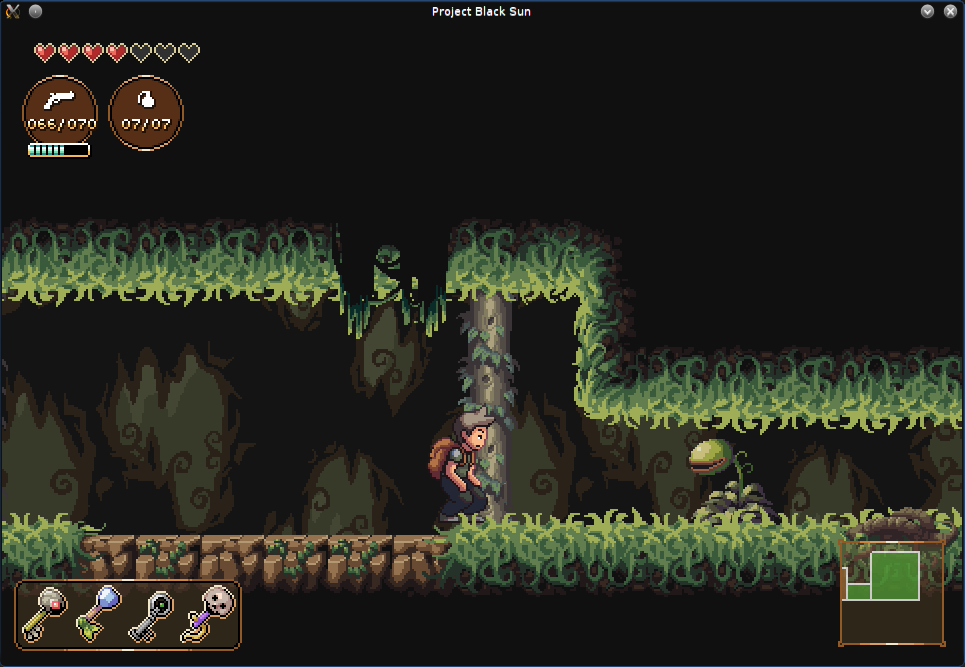Choose the blue orb key
Viewport: 965px width, 667px height.
point(100,613)
